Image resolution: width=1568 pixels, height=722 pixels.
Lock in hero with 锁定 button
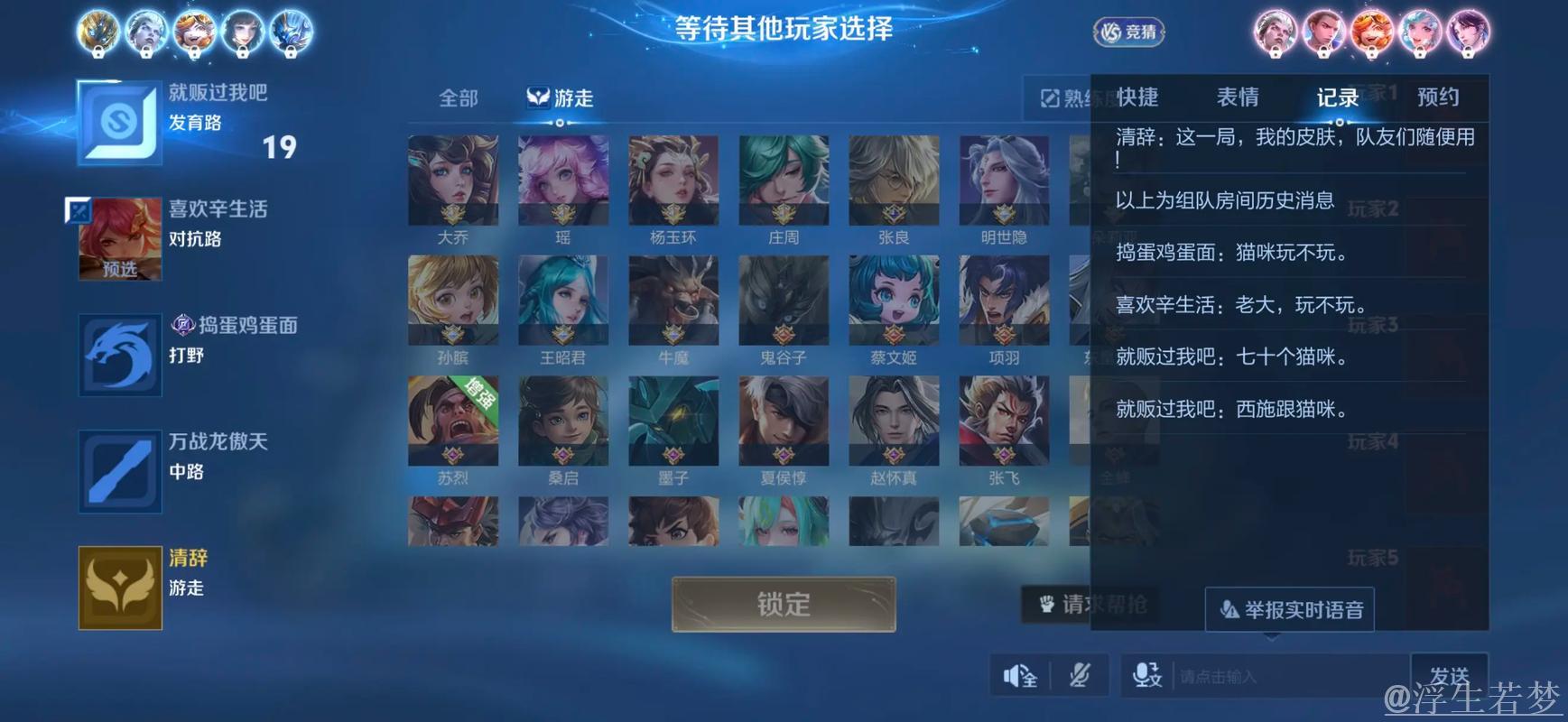tap(784, 604)
